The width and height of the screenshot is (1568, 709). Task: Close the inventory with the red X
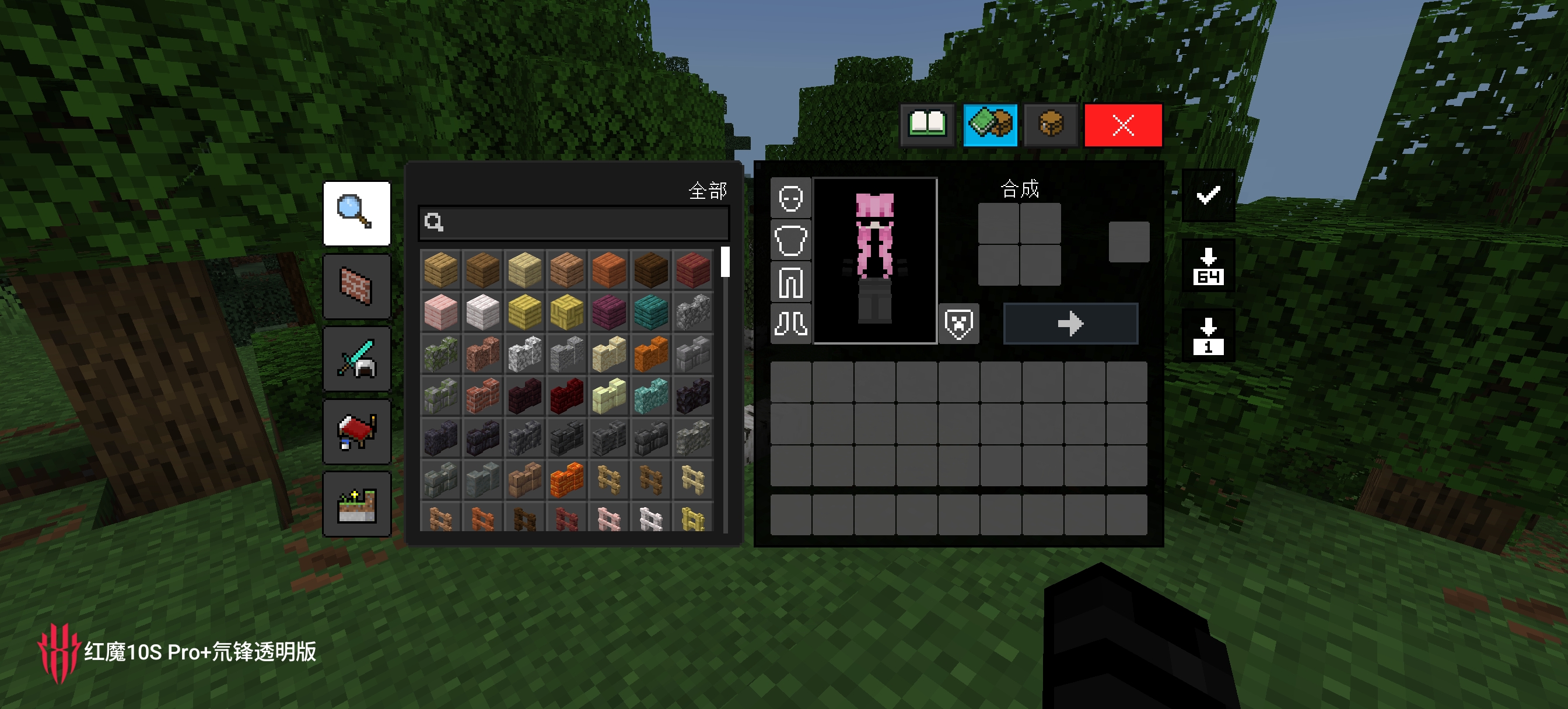[1122, 125]
